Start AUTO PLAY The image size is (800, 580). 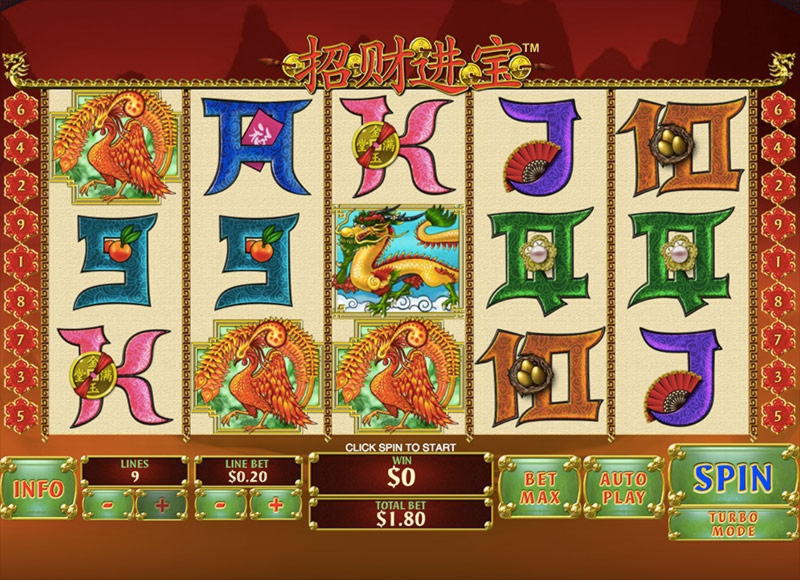pyautogui.click(x=623, y=488)
